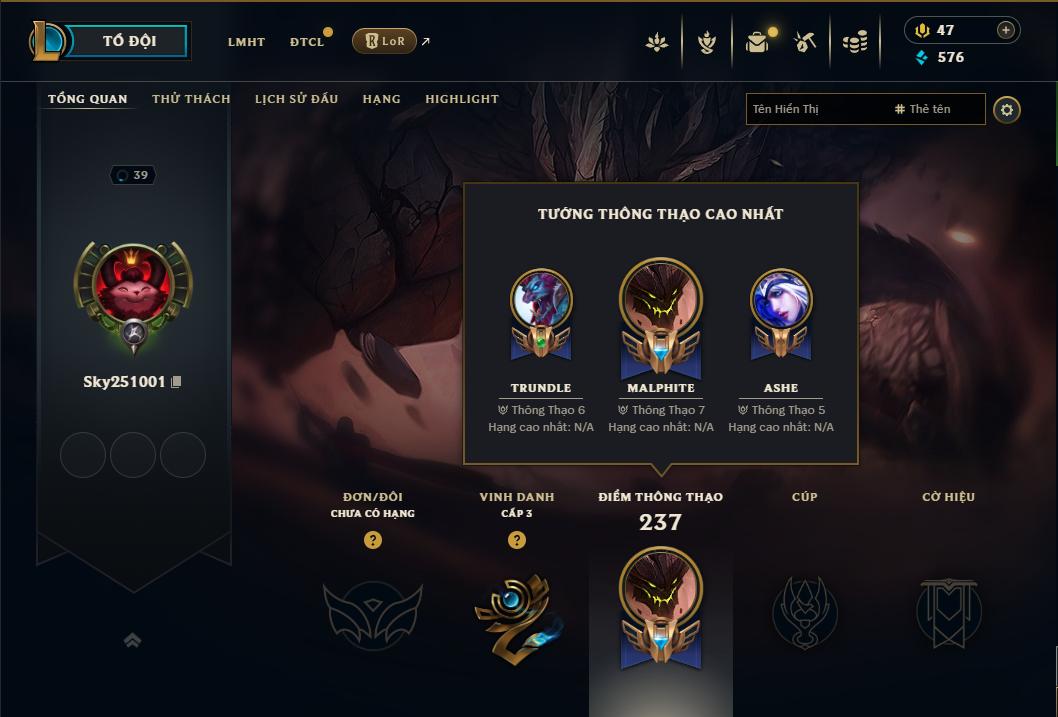The height and width of the screenshot is (717, 1058).
Task: Open the hammer loot crafting icon
Action: 805,42
